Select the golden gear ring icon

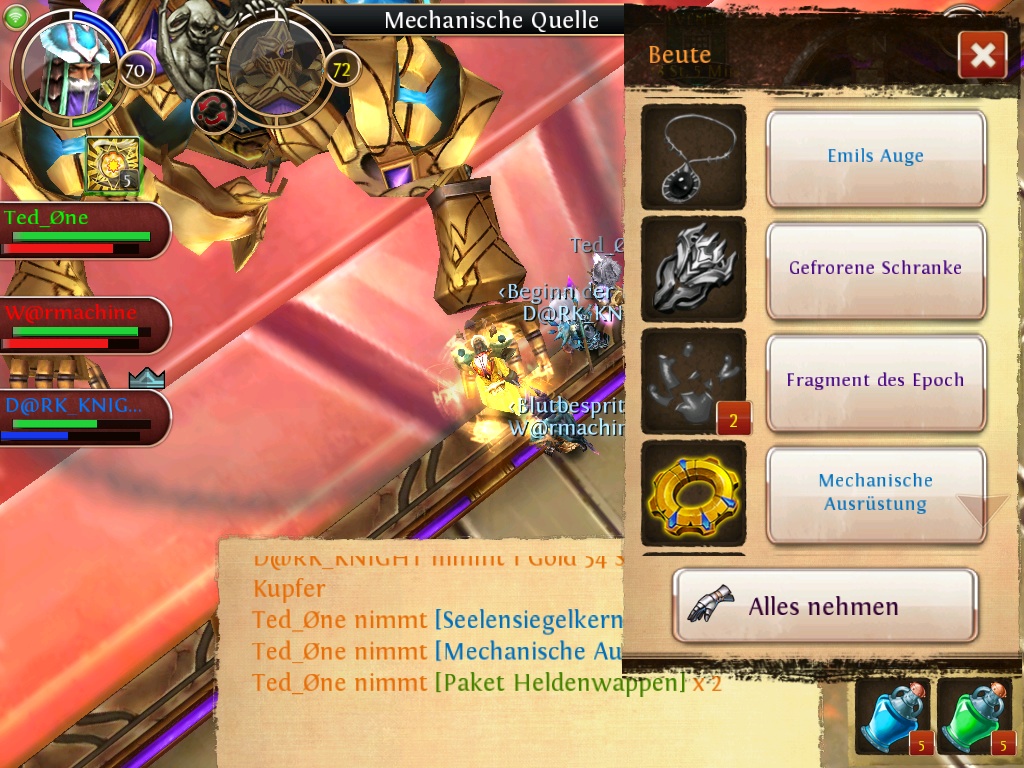(693, 493)
